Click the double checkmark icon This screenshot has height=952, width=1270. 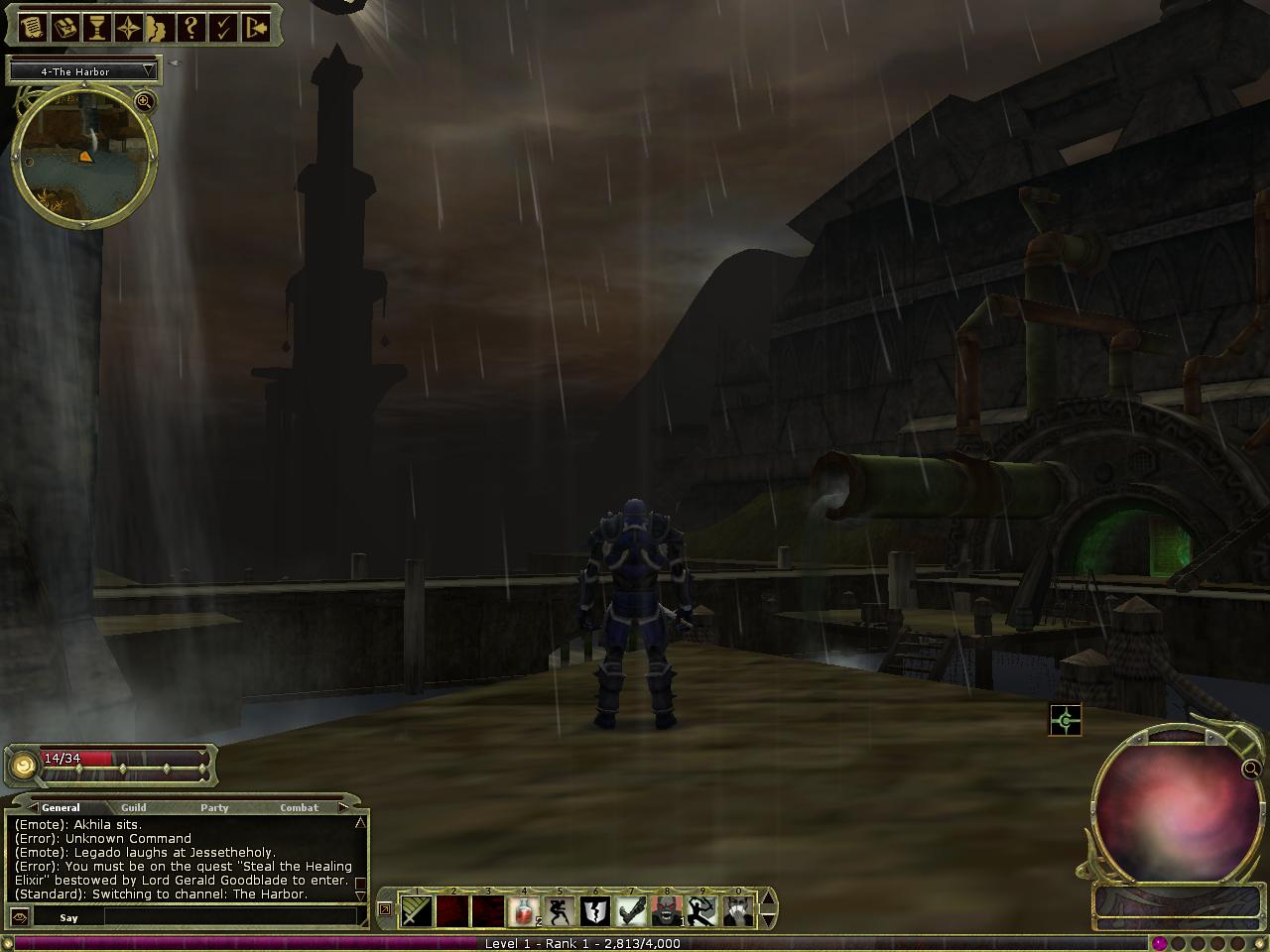tap(223, 27)
